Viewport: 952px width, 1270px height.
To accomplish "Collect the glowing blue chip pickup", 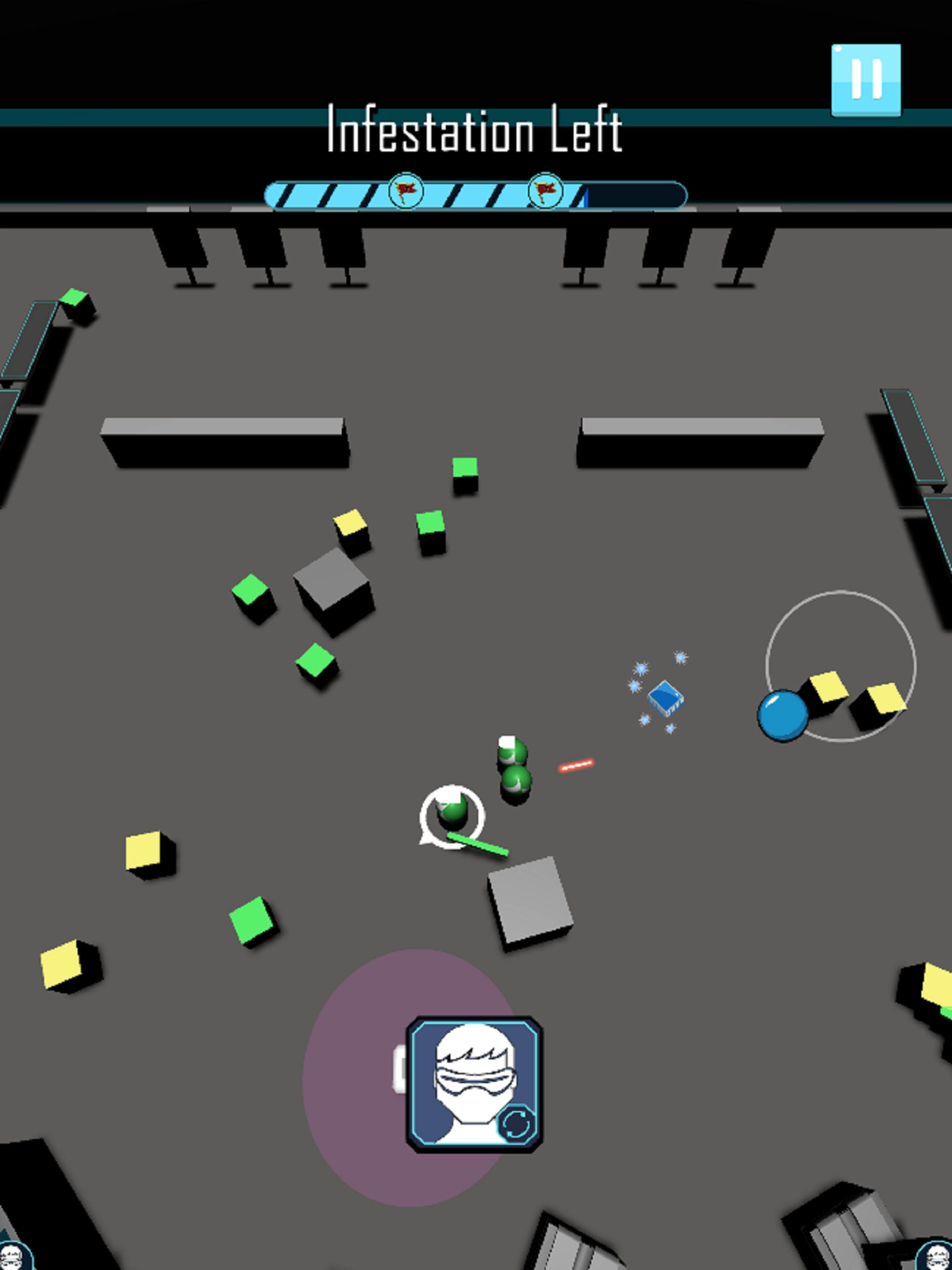I will tap(666, 699).
